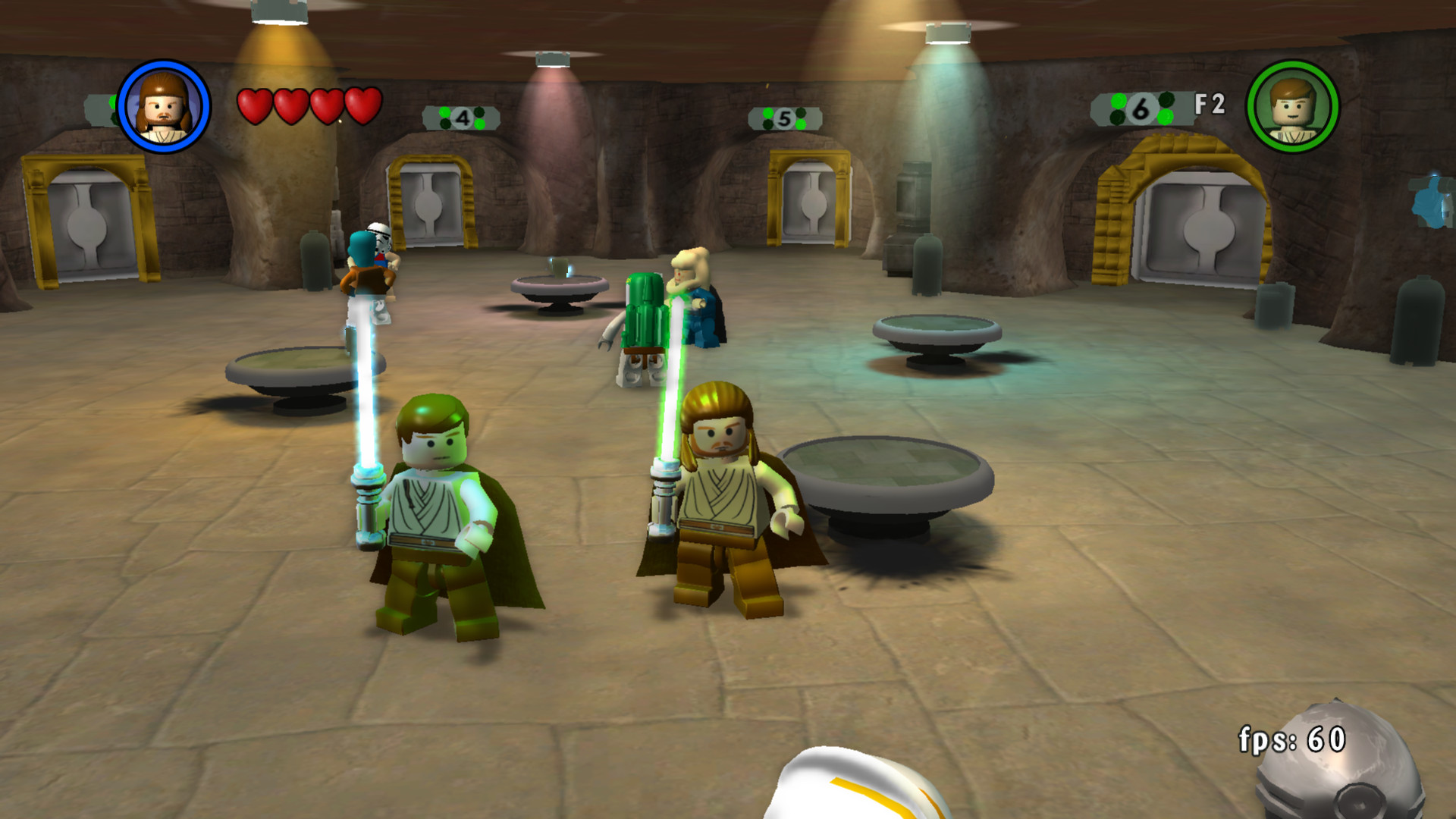Select the stormtrooper in the background
Viewport: 1456px width, 819px height.
pyautogui.click(x=383, y=250)
